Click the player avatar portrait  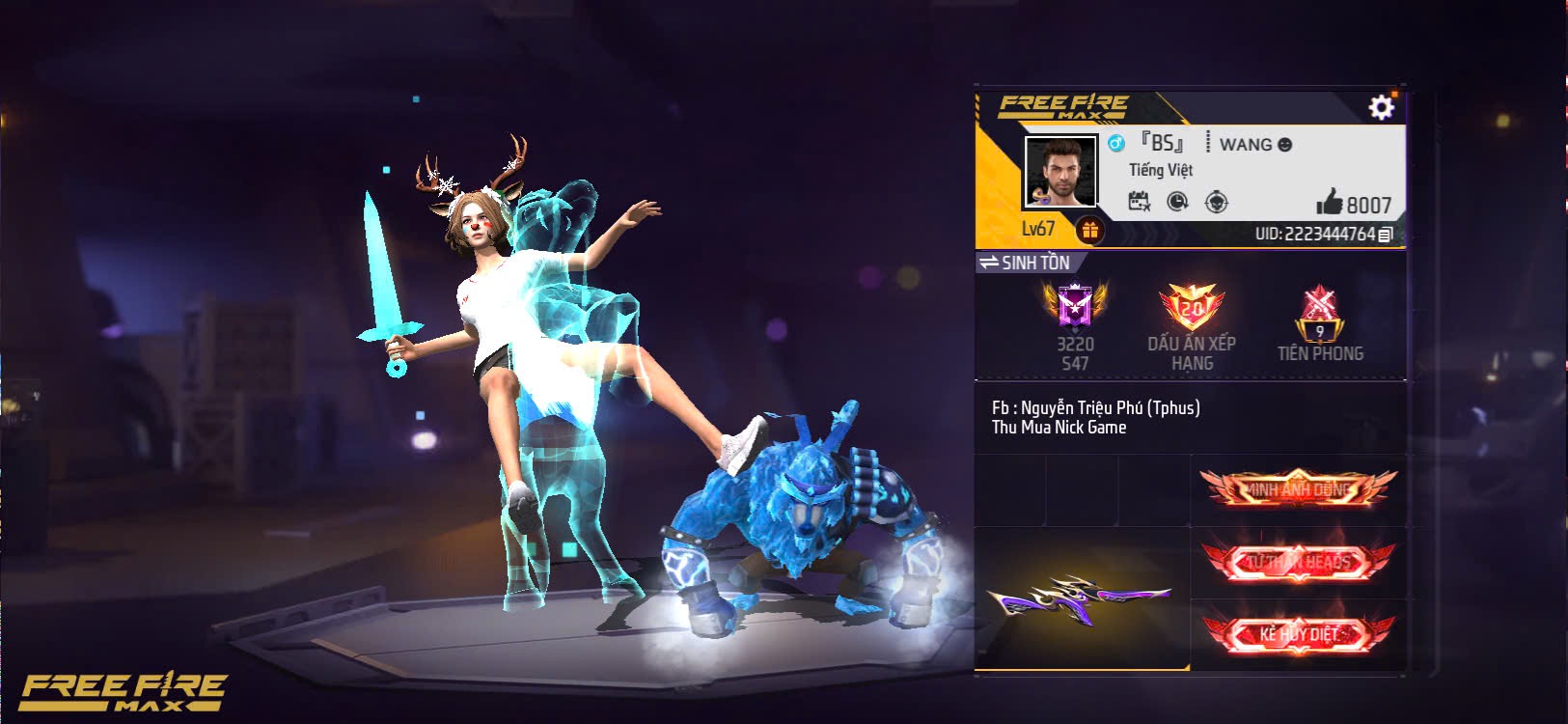coord(1059,172)
